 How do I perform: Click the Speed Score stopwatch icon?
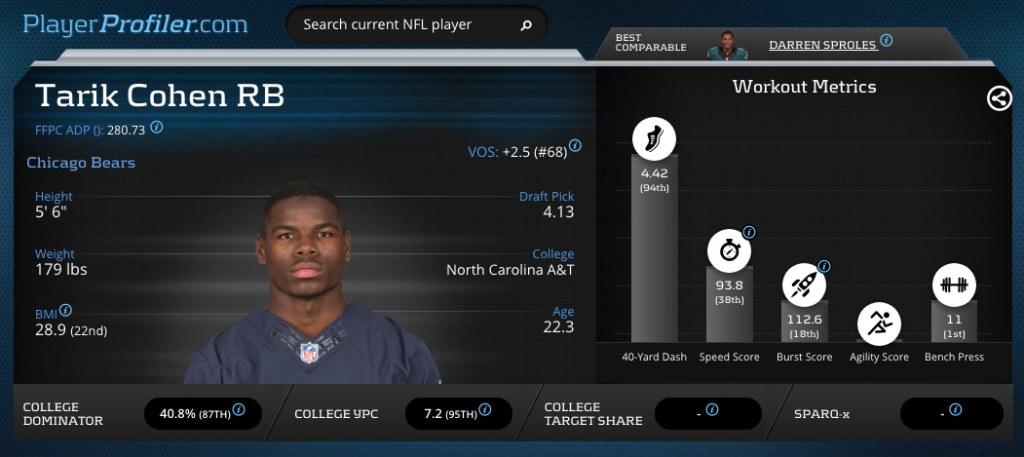(729, 251)
